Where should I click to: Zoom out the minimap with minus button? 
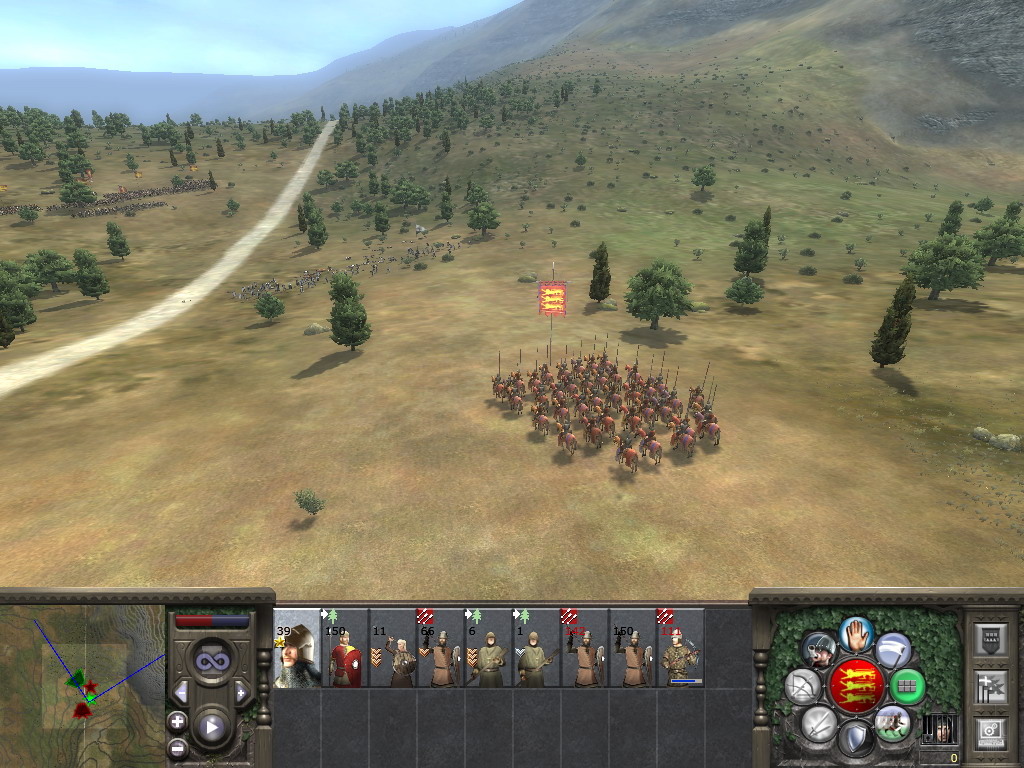[x=178, y=746]
